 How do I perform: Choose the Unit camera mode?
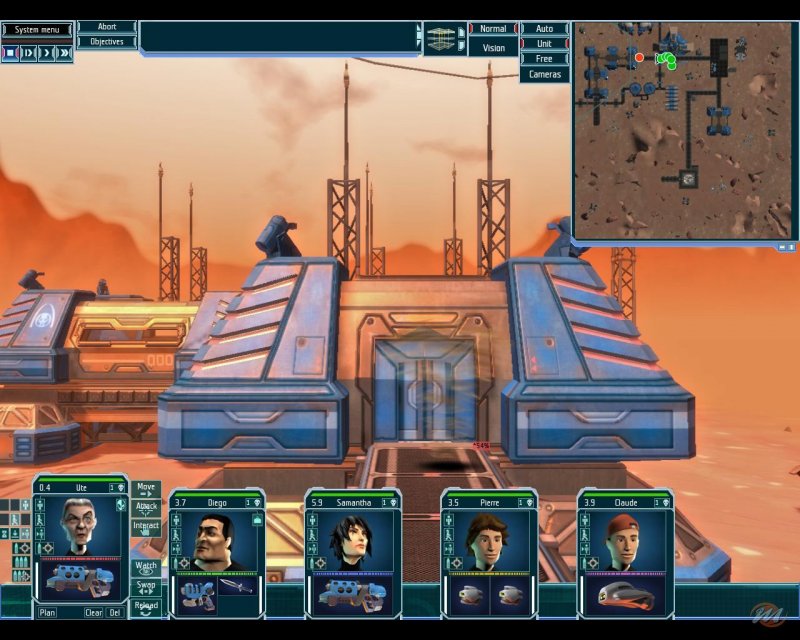tap(544, 44)
